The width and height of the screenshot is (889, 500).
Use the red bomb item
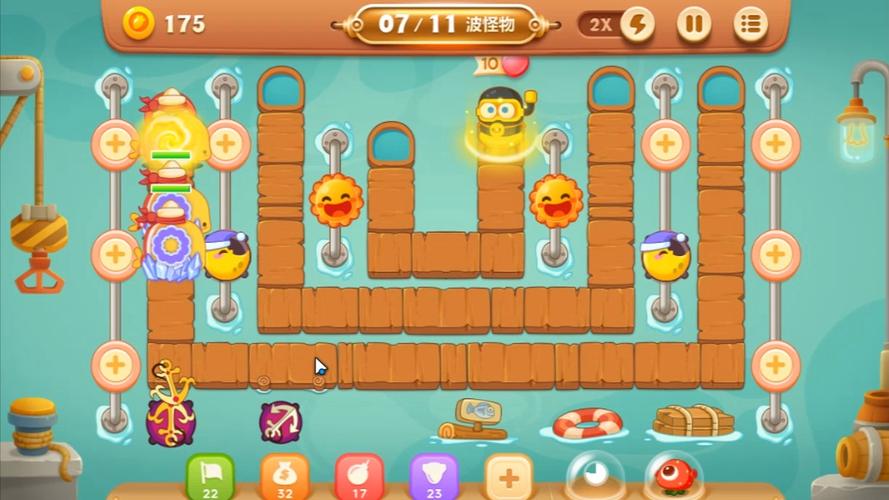click(x=359, y=475)
